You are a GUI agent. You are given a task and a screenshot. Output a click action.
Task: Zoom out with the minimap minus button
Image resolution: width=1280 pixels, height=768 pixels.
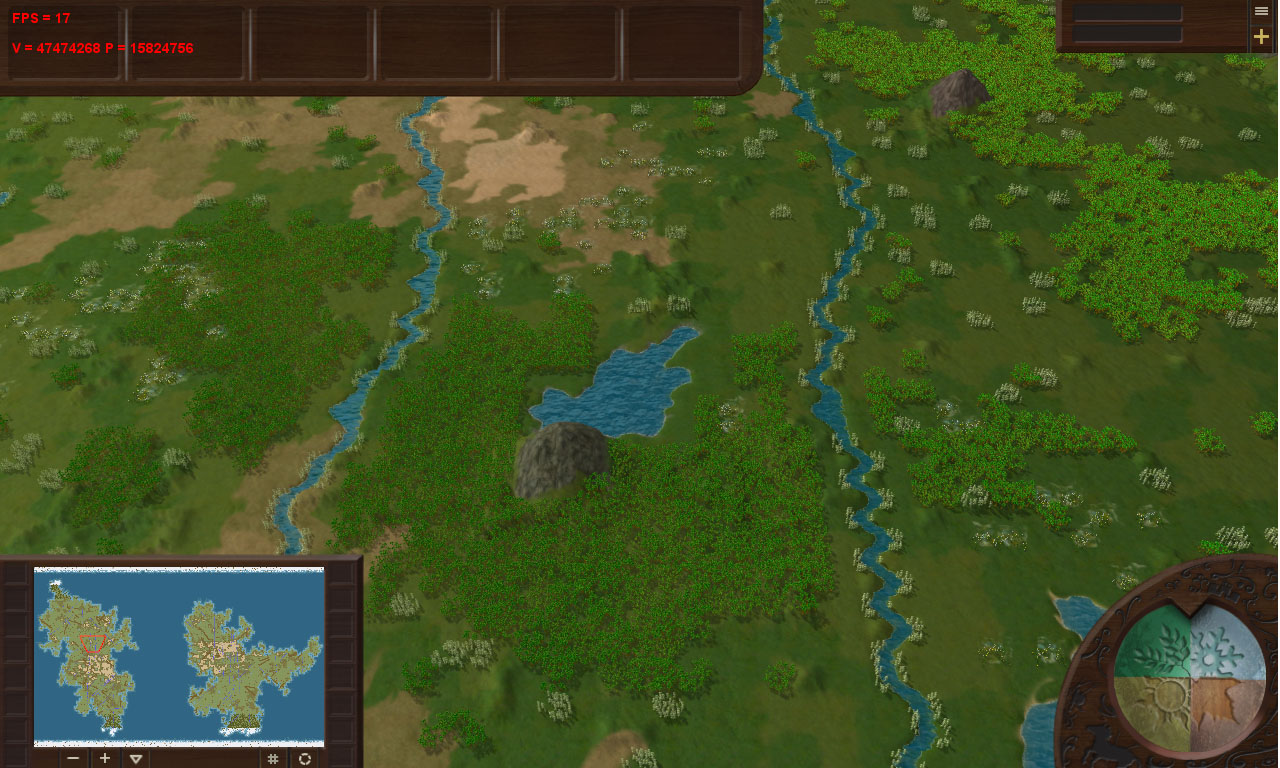pyautogui.click(x=73, y=758)
